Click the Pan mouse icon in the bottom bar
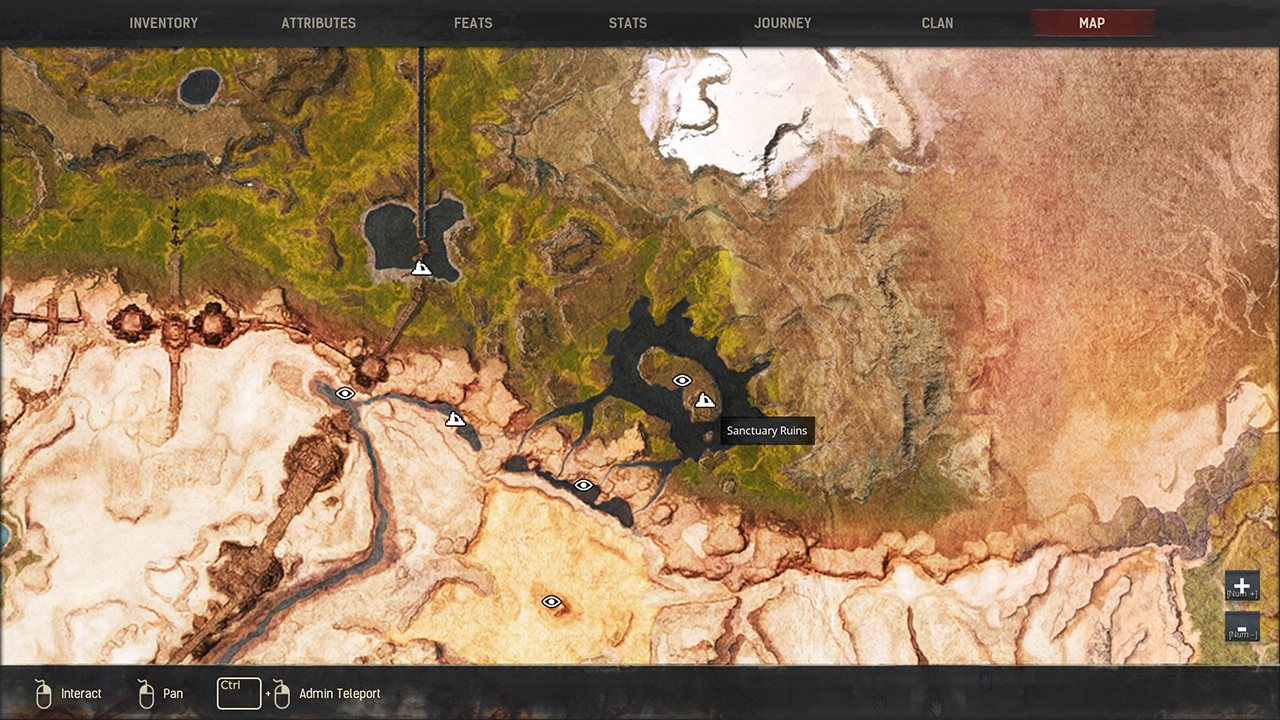 [x=145, y=693]
